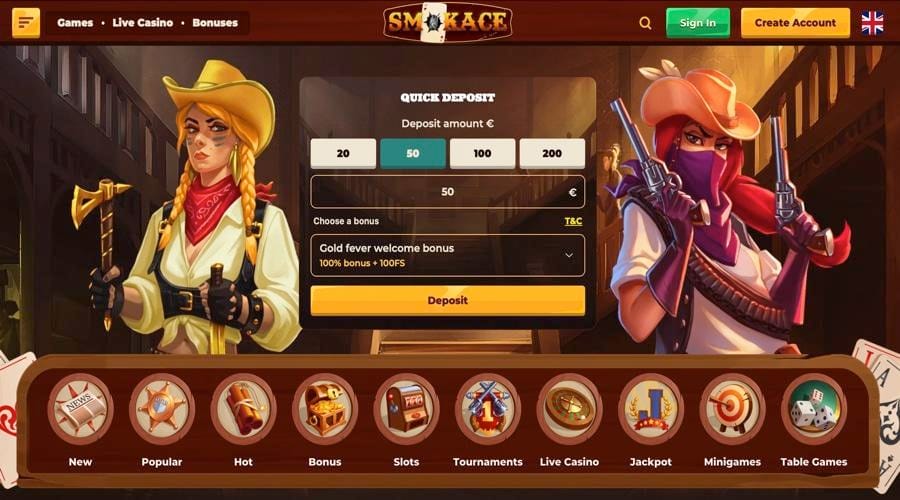Click the orange Deposit button
900x500 pixels.
(x=447, y=300)
